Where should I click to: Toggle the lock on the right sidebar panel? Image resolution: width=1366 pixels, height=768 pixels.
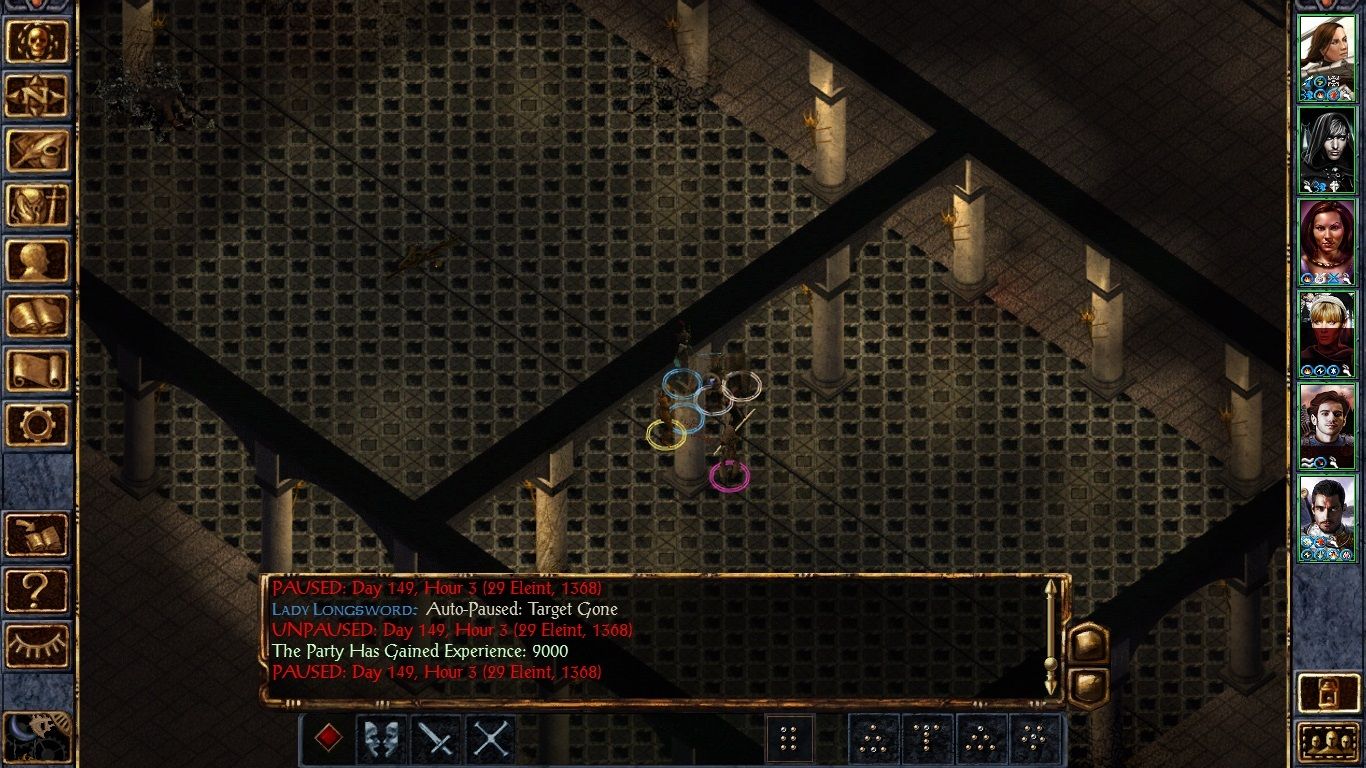[x=1328, y=692]
